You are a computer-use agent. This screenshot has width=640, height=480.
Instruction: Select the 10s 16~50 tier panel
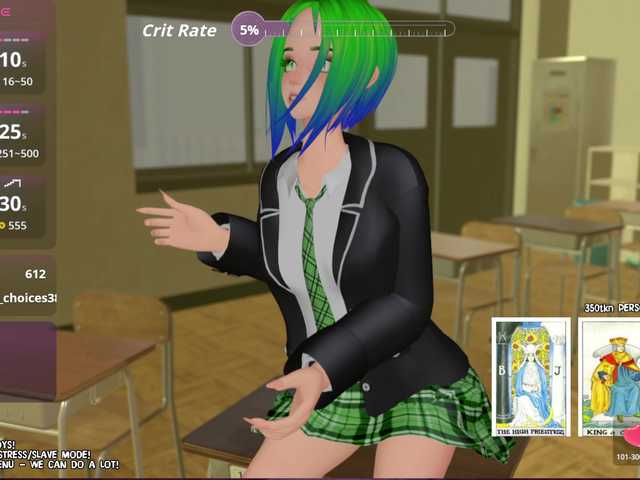24,66
